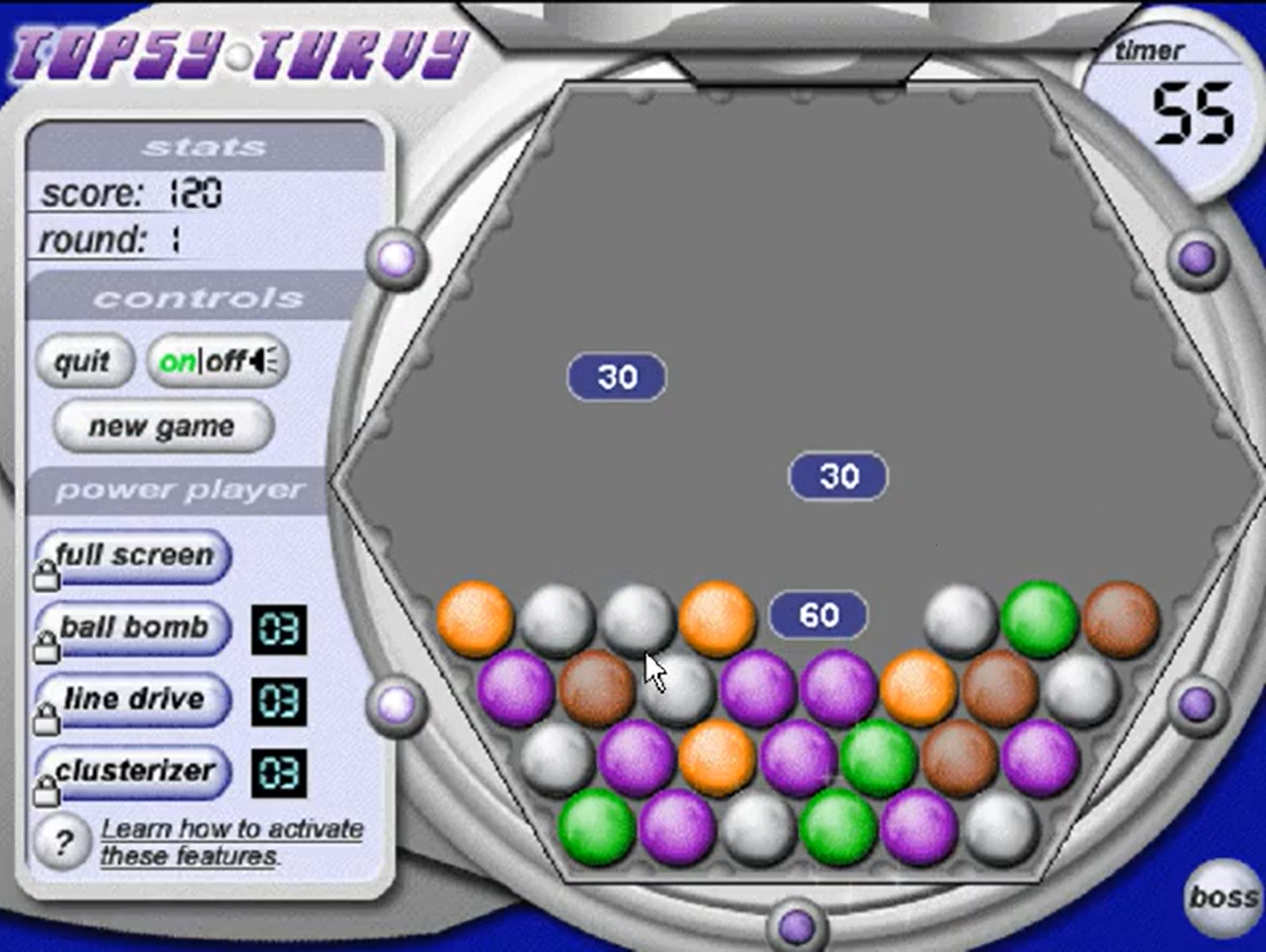Quit the current game

tap(84, 361)
